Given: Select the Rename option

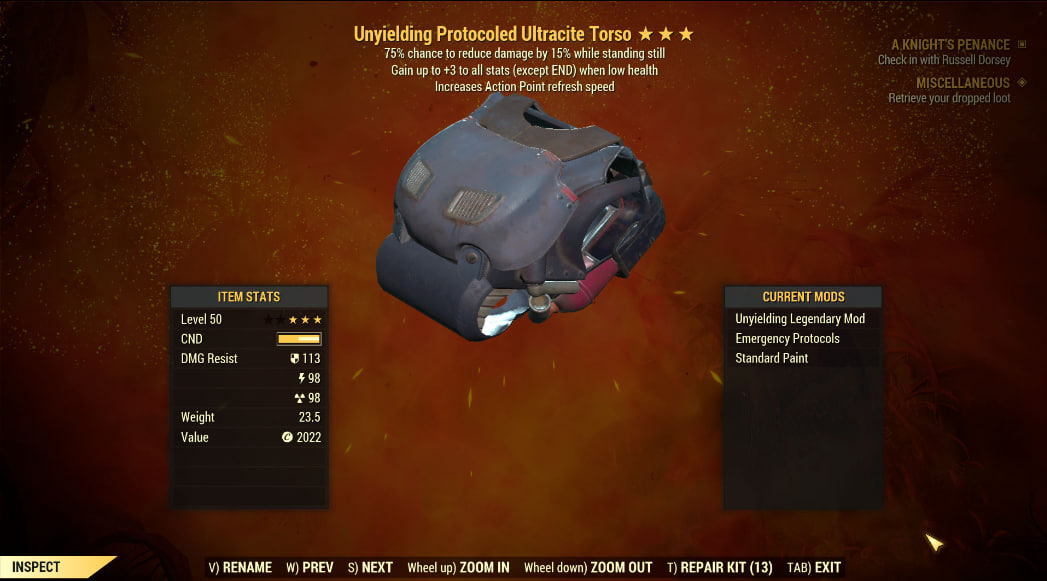Looking at the screenshot, I should click(x=240, y=567).
